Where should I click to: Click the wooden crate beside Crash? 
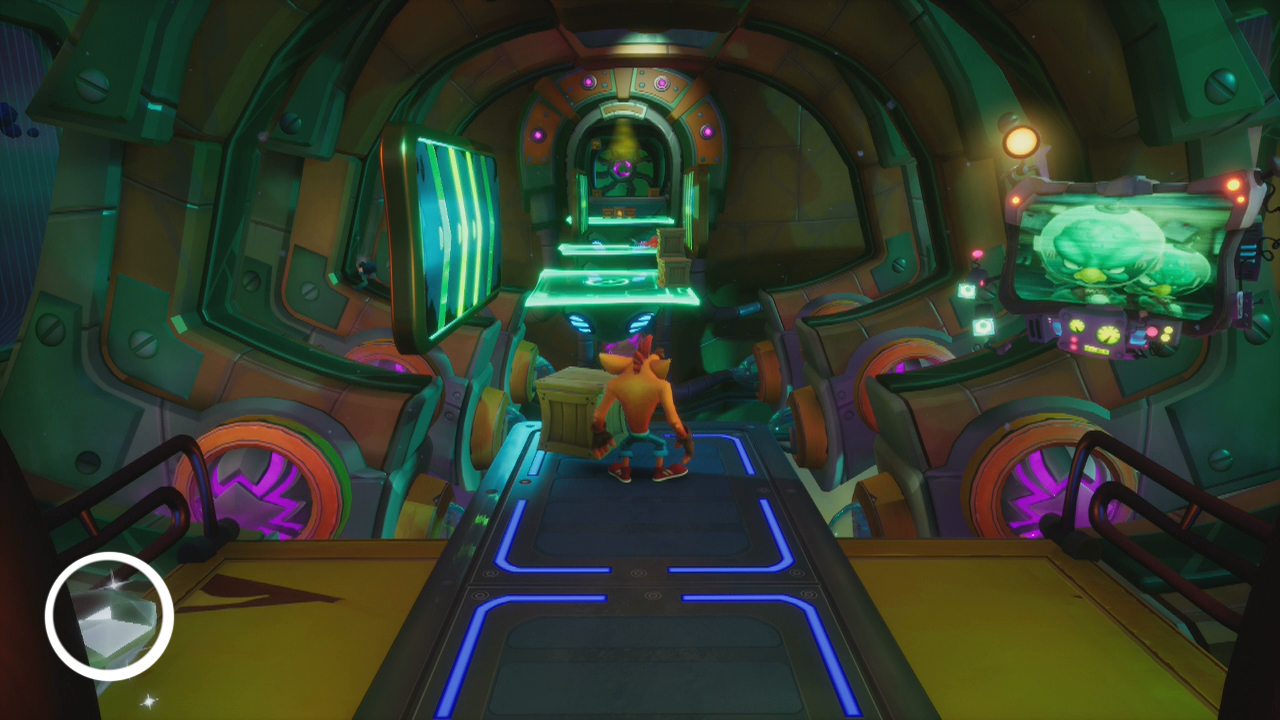[570, 410]
